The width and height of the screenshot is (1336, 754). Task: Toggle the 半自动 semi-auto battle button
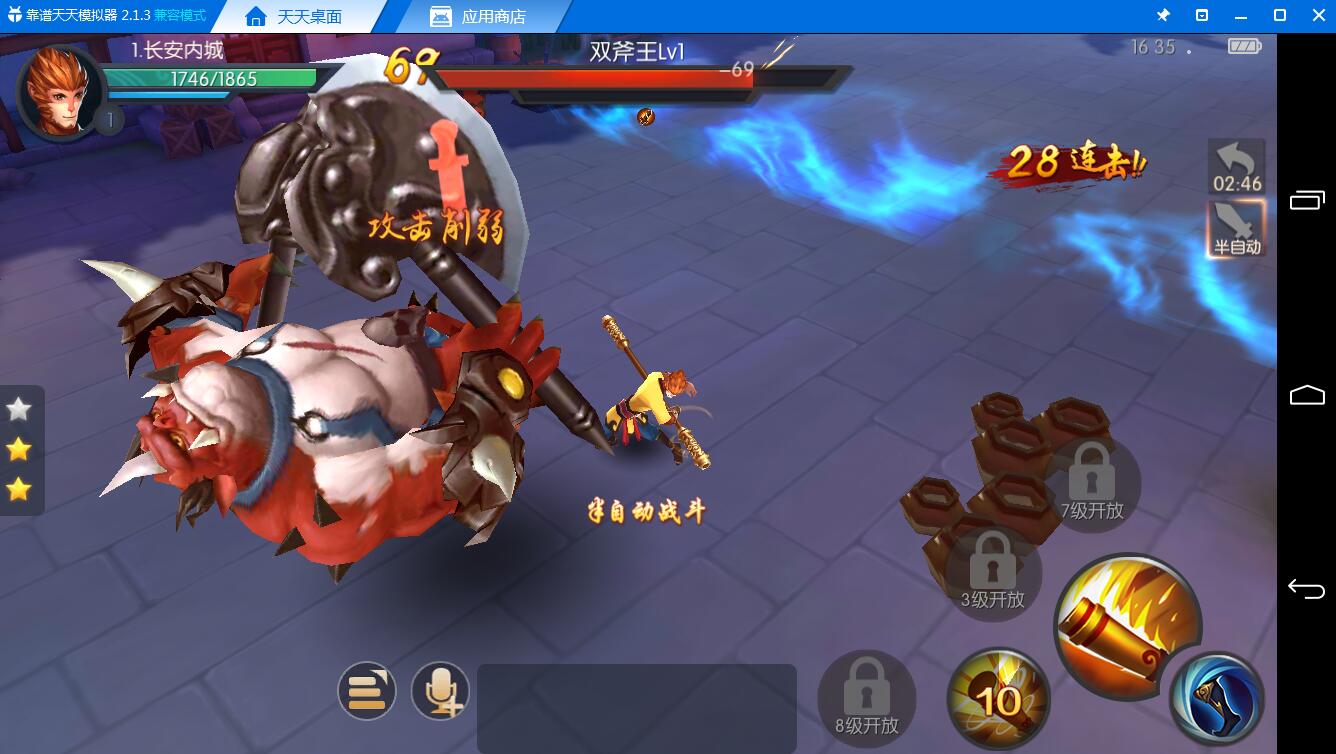point(1237,229)
